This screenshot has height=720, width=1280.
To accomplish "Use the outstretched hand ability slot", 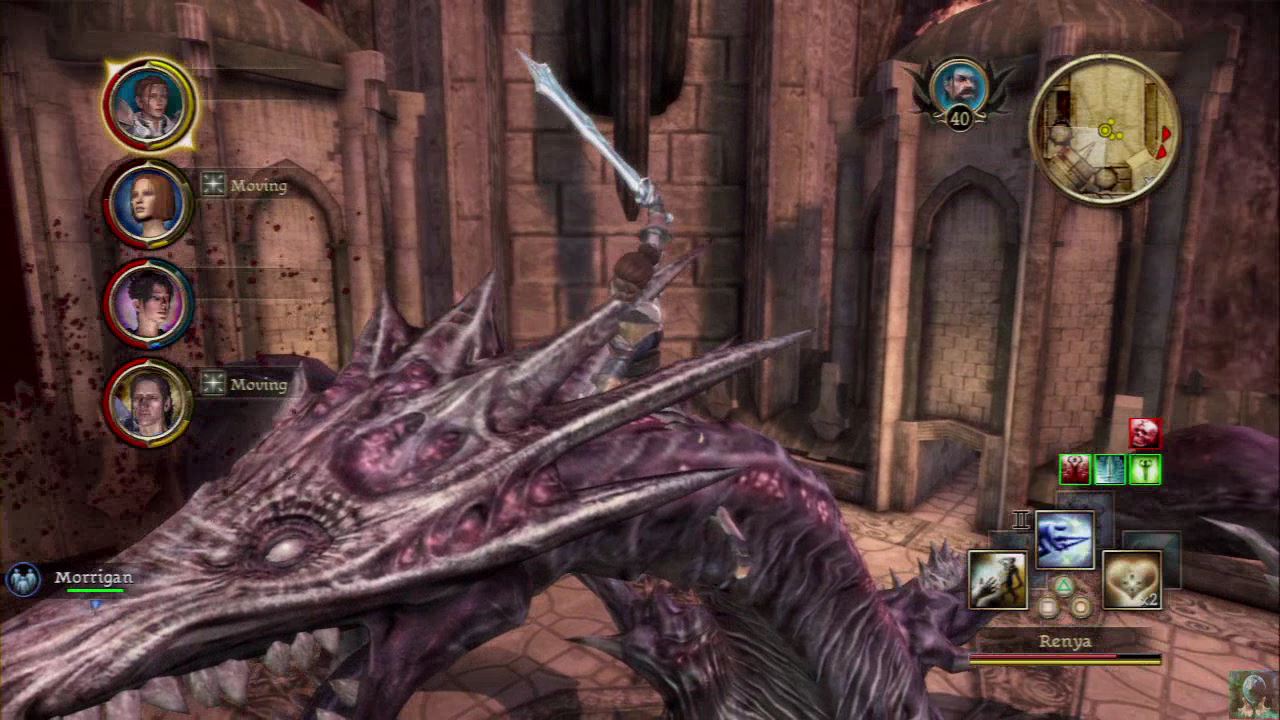I will [997, 580].
